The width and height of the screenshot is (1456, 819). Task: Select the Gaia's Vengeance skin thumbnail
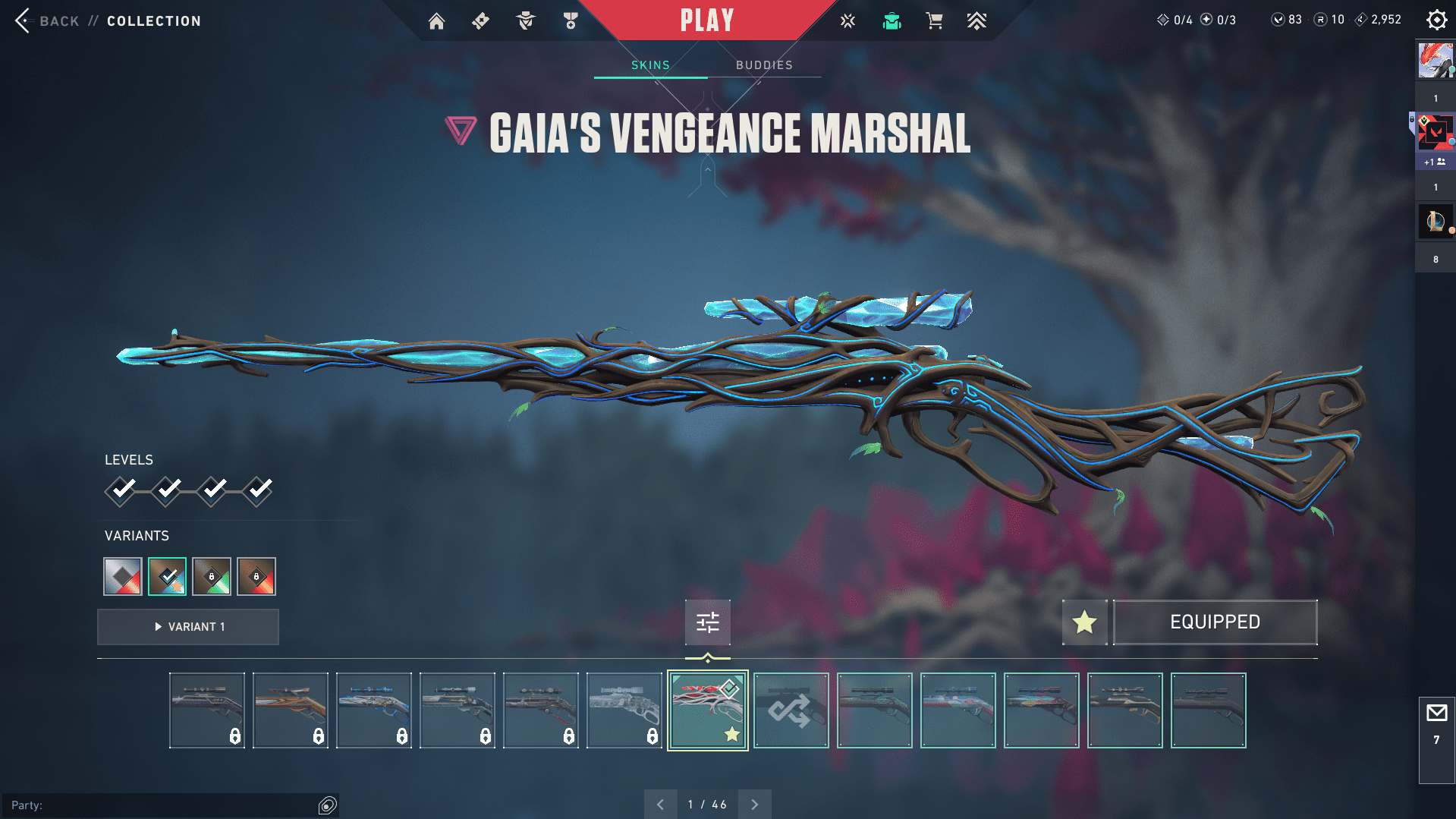coord(707,710)
